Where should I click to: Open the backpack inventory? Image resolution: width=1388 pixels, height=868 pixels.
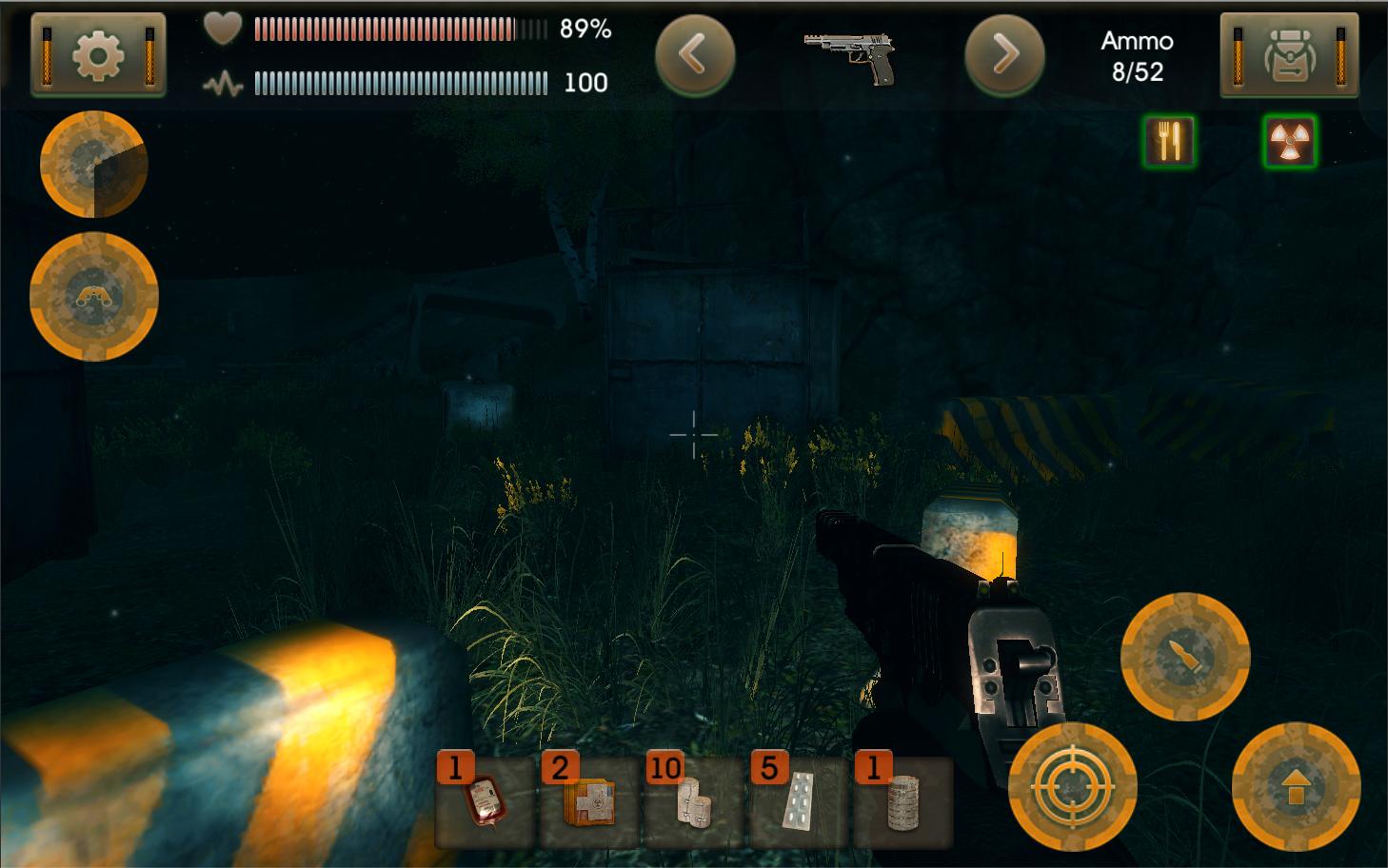pyautogui.click(x=1288, y=55)
